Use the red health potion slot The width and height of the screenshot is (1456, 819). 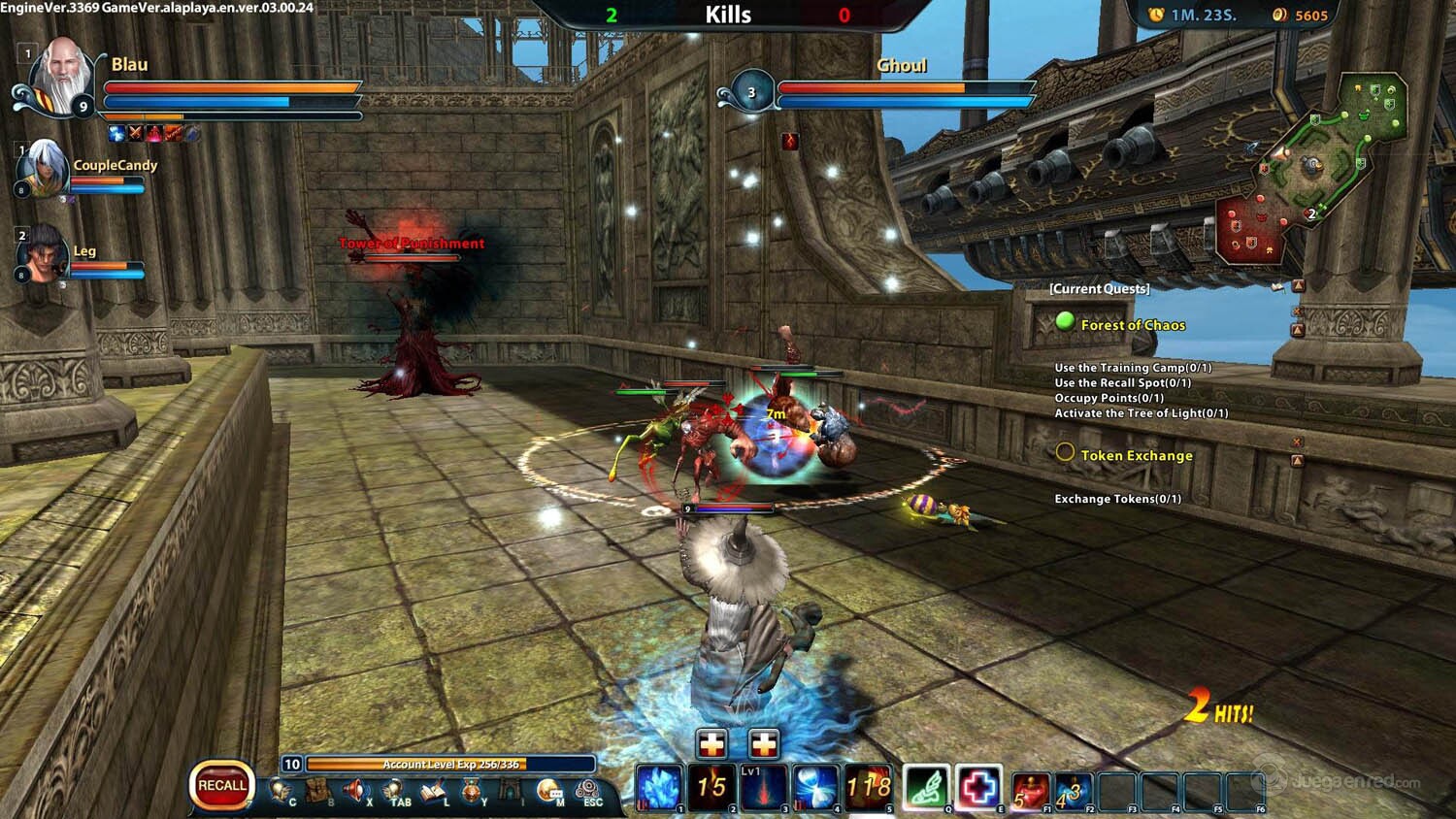(x=1030, y=790)
